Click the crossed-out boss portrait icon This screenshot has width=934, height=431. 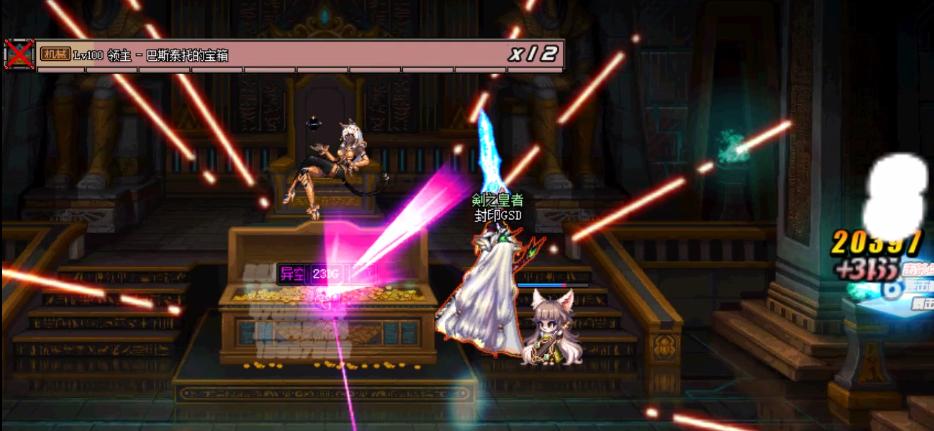point(18,54)
